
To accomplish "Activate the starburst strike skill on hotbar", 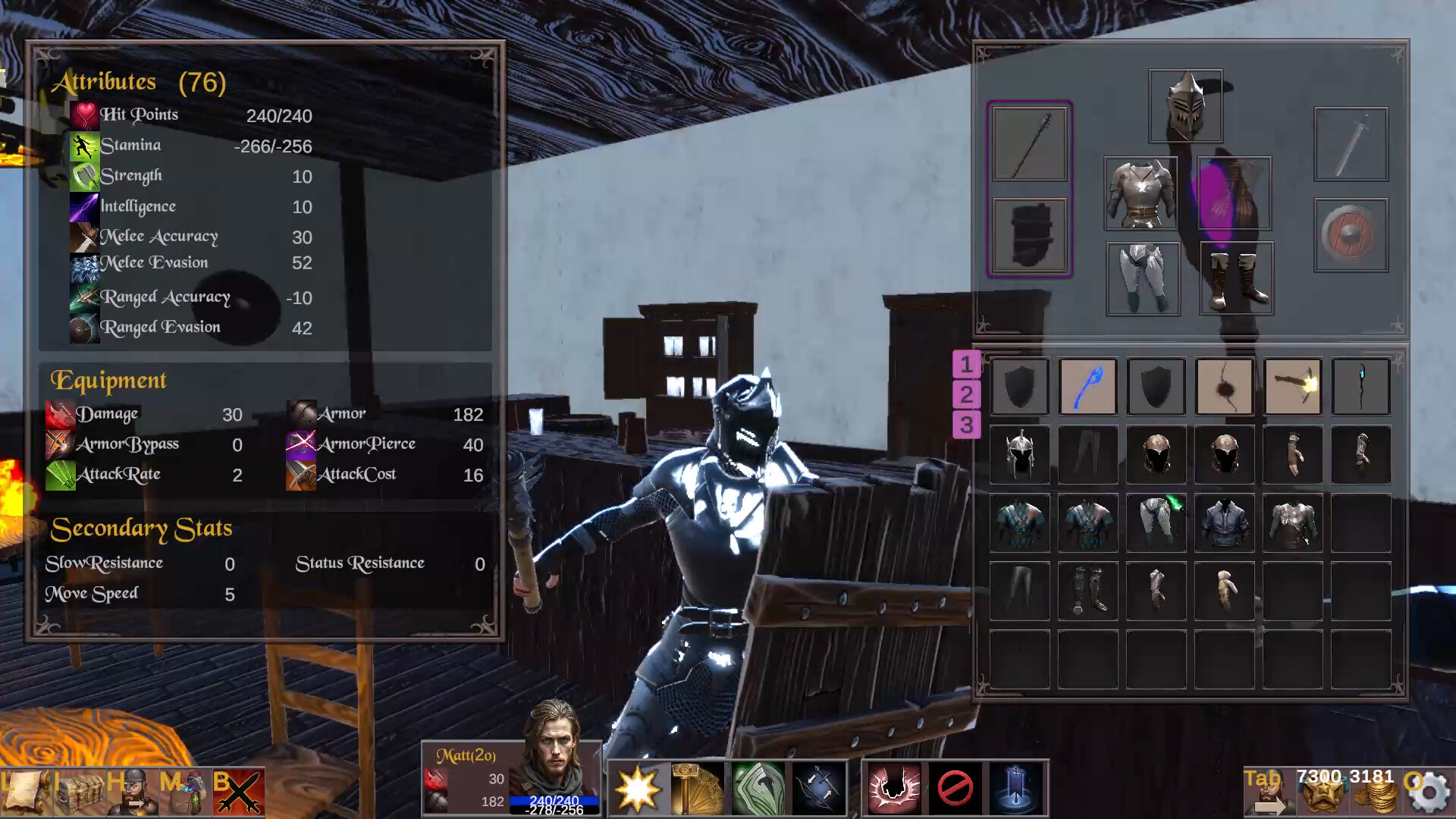I will 639,789.
